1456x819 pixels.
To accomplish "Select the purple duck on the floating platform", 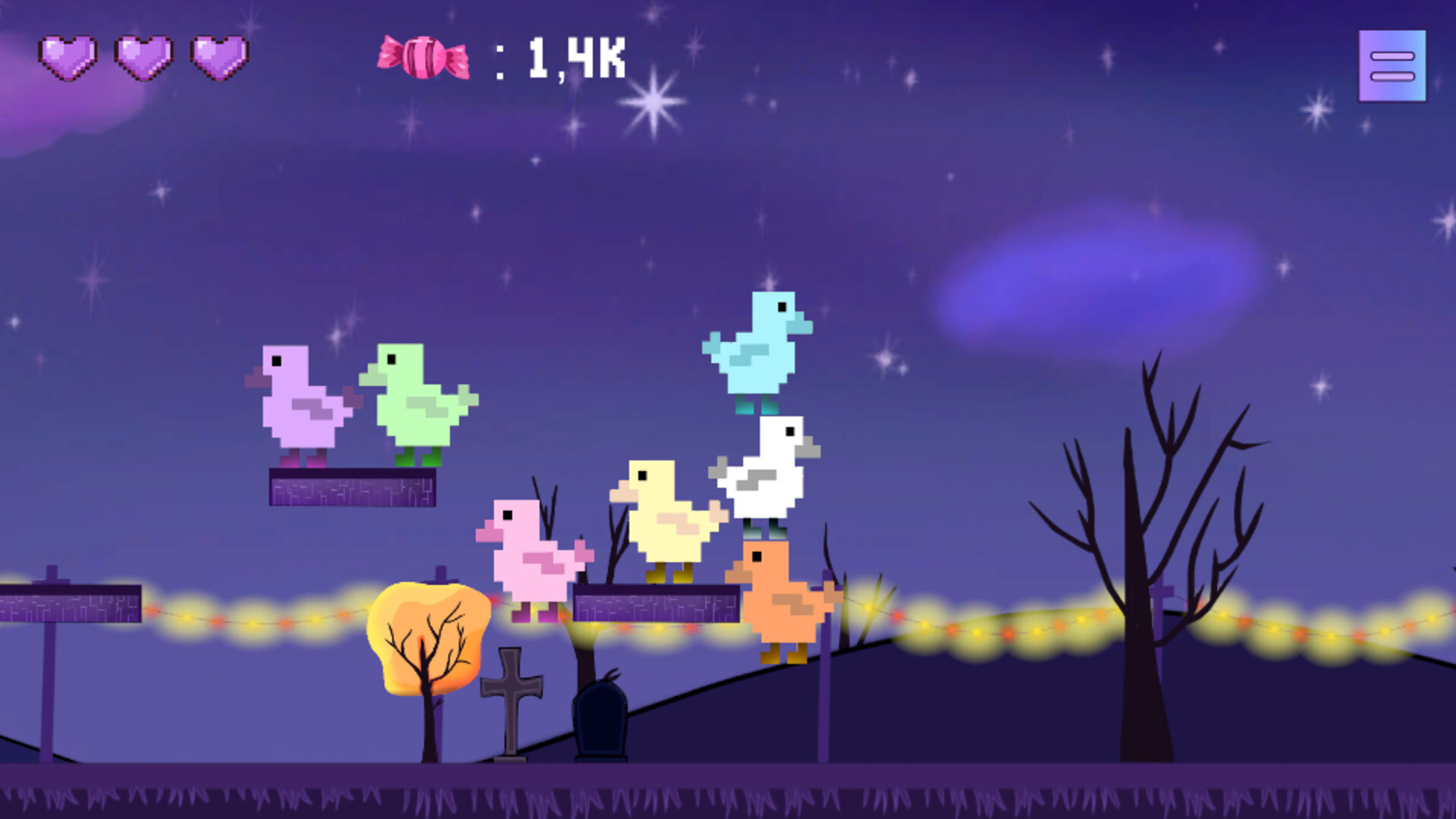I will (303, 406).
